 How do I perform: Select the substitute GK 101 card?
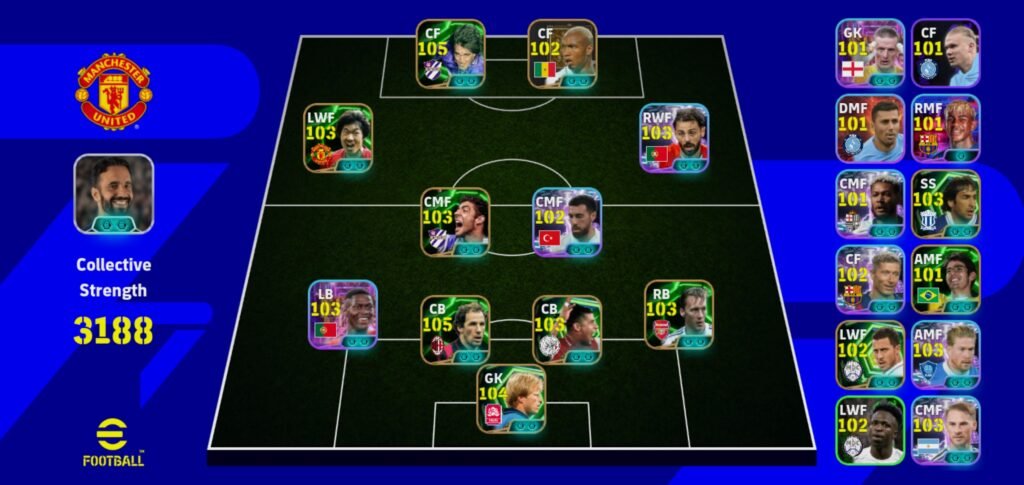pyautogui.click(x=870, y=53)
